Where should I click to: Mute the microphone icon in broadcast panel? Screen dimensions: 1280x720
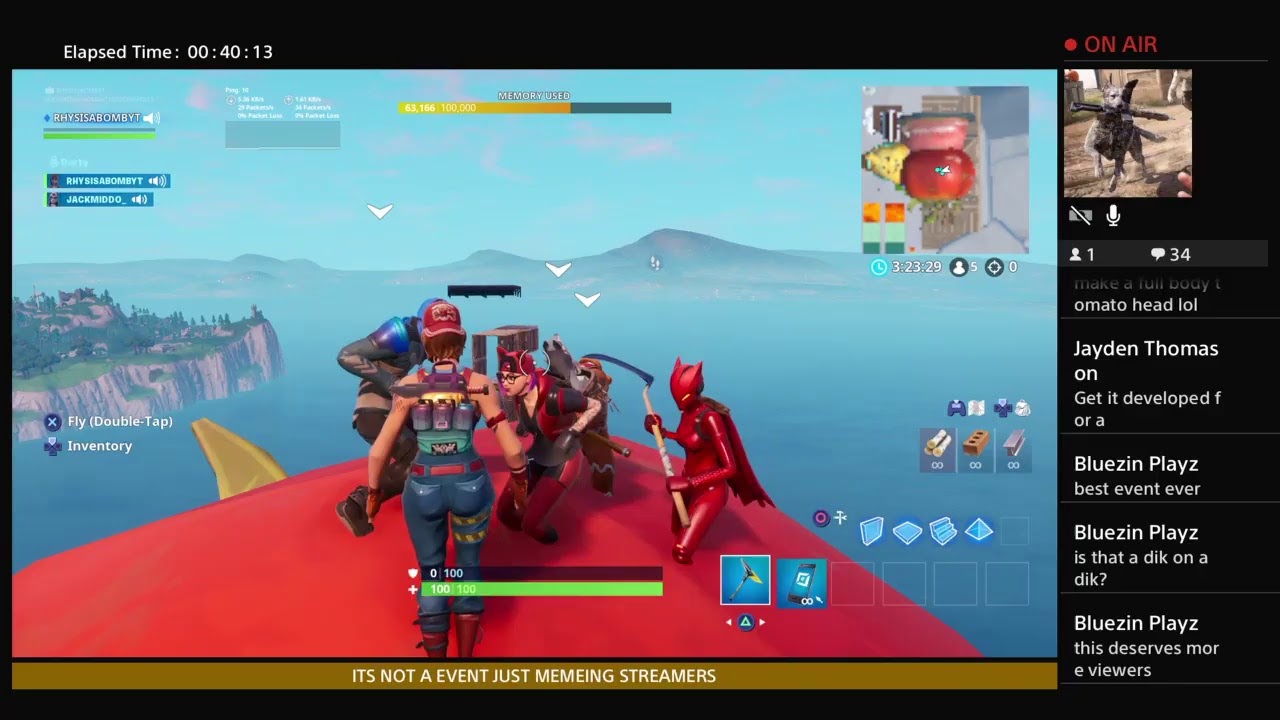coord(1112,215)
